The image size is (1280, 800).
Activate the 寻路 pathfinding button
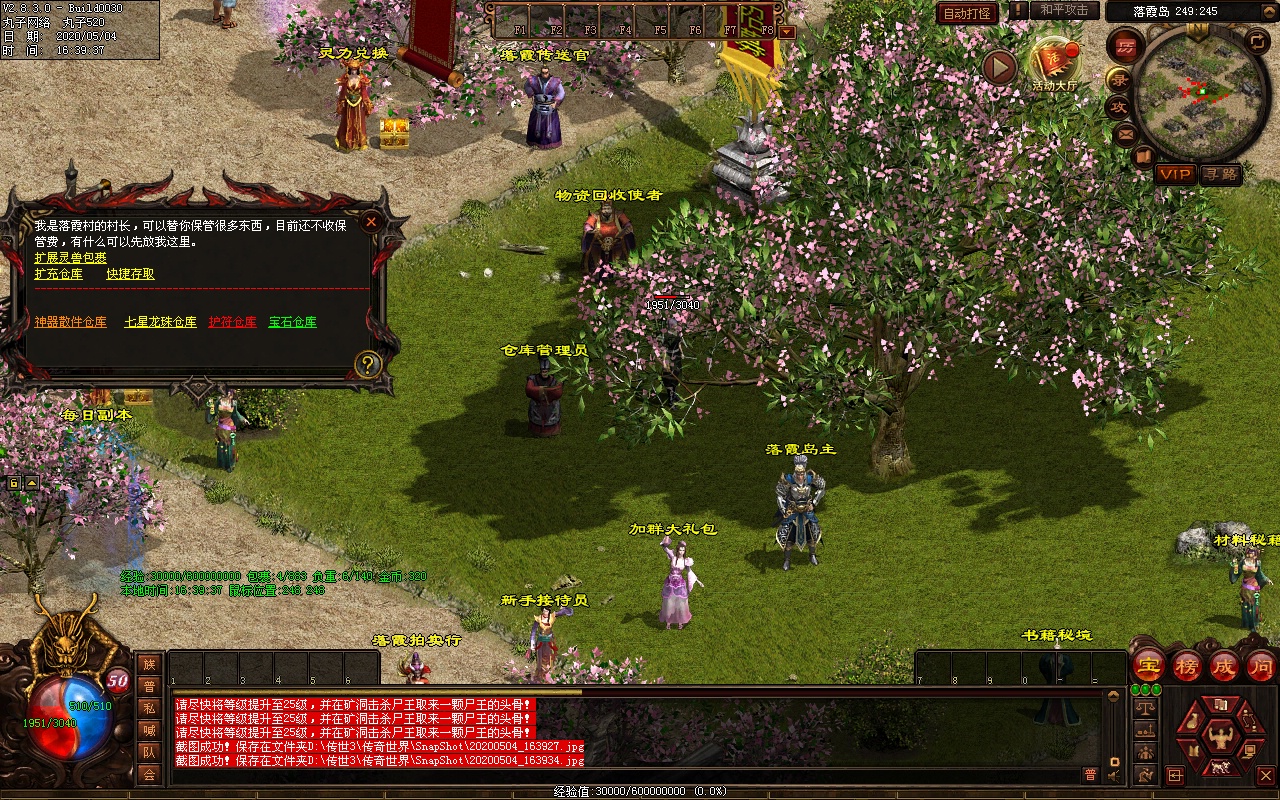point(1220,174)
